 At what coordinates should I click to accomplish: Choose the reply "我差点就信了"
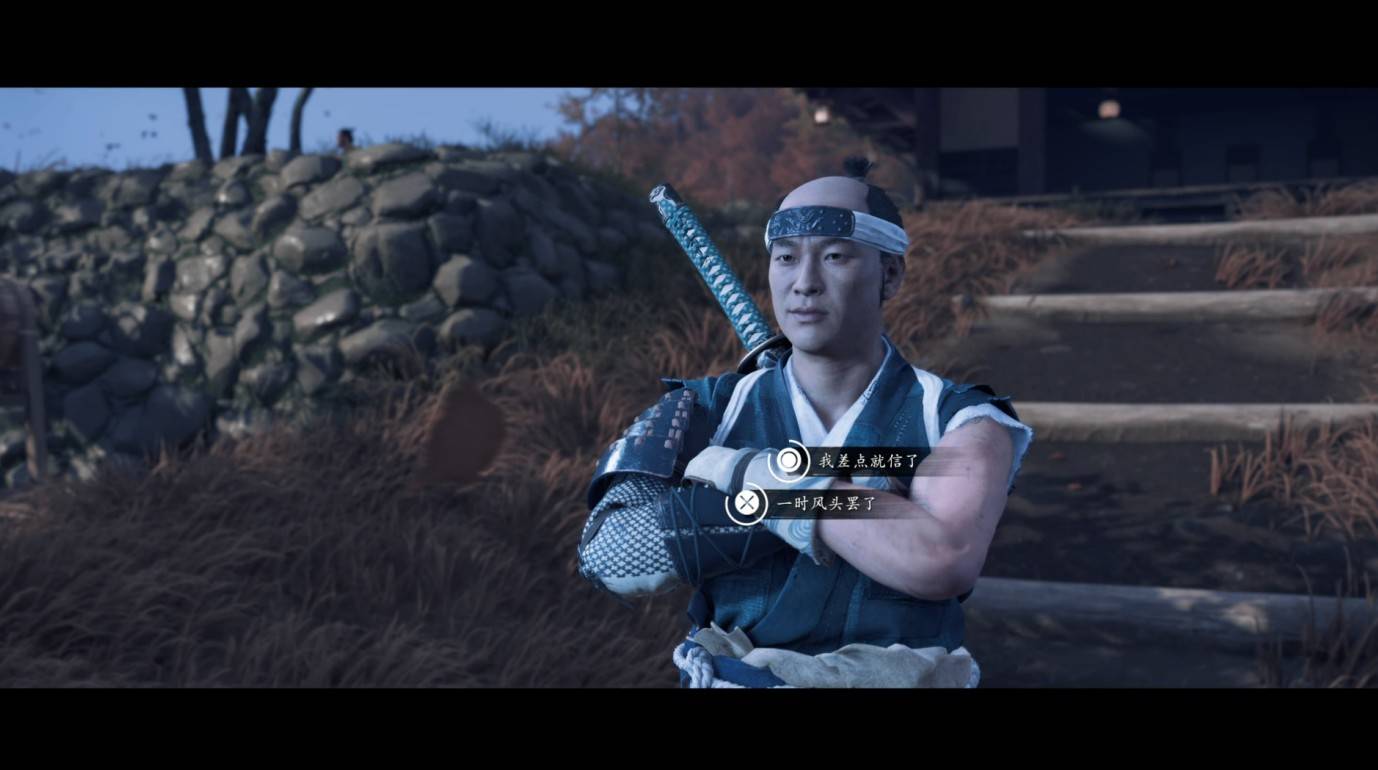(x=866, y=461)
